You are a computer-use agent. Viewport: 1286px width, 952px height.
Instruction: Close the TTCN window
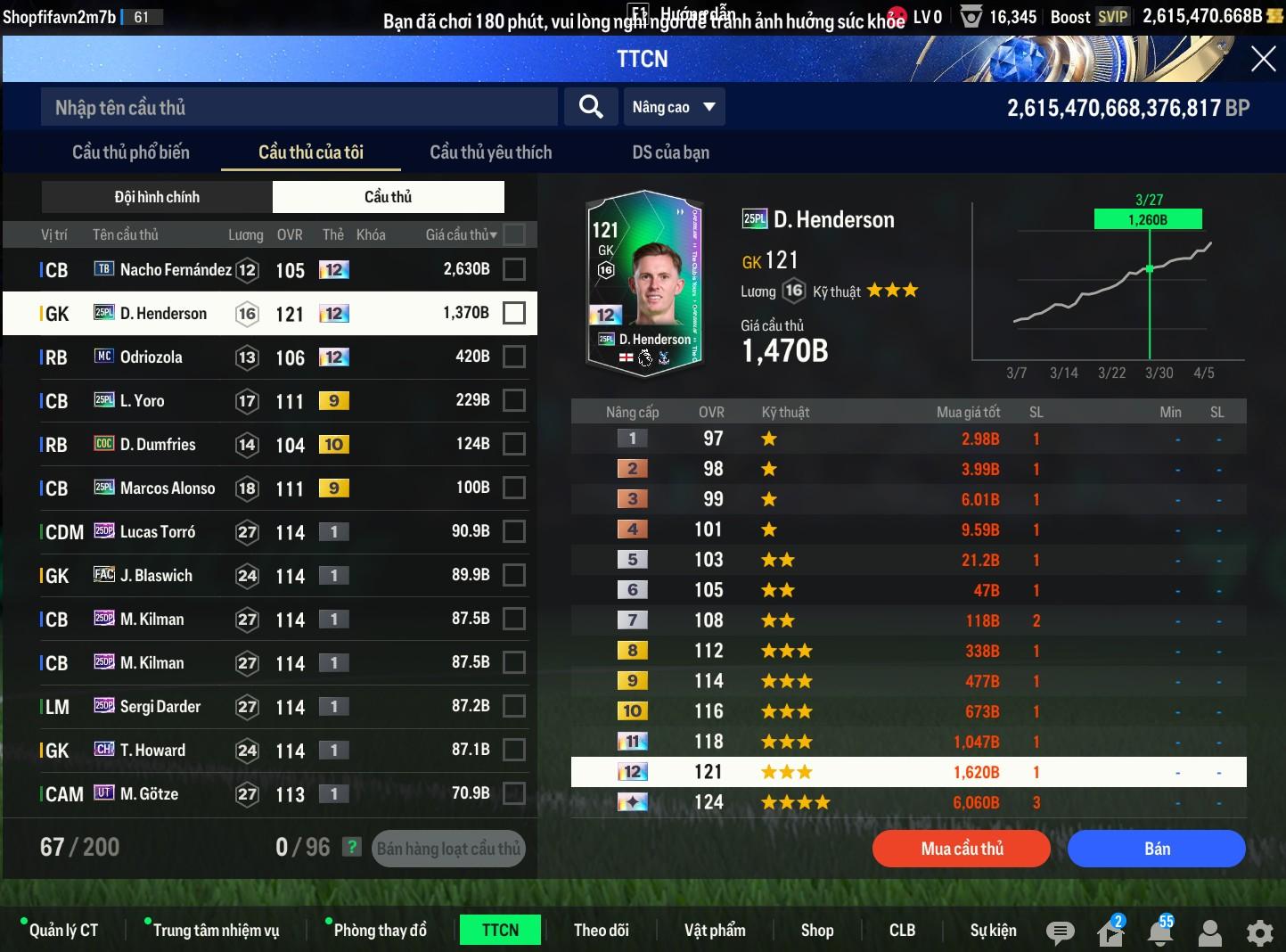[x=1263, y=59]
